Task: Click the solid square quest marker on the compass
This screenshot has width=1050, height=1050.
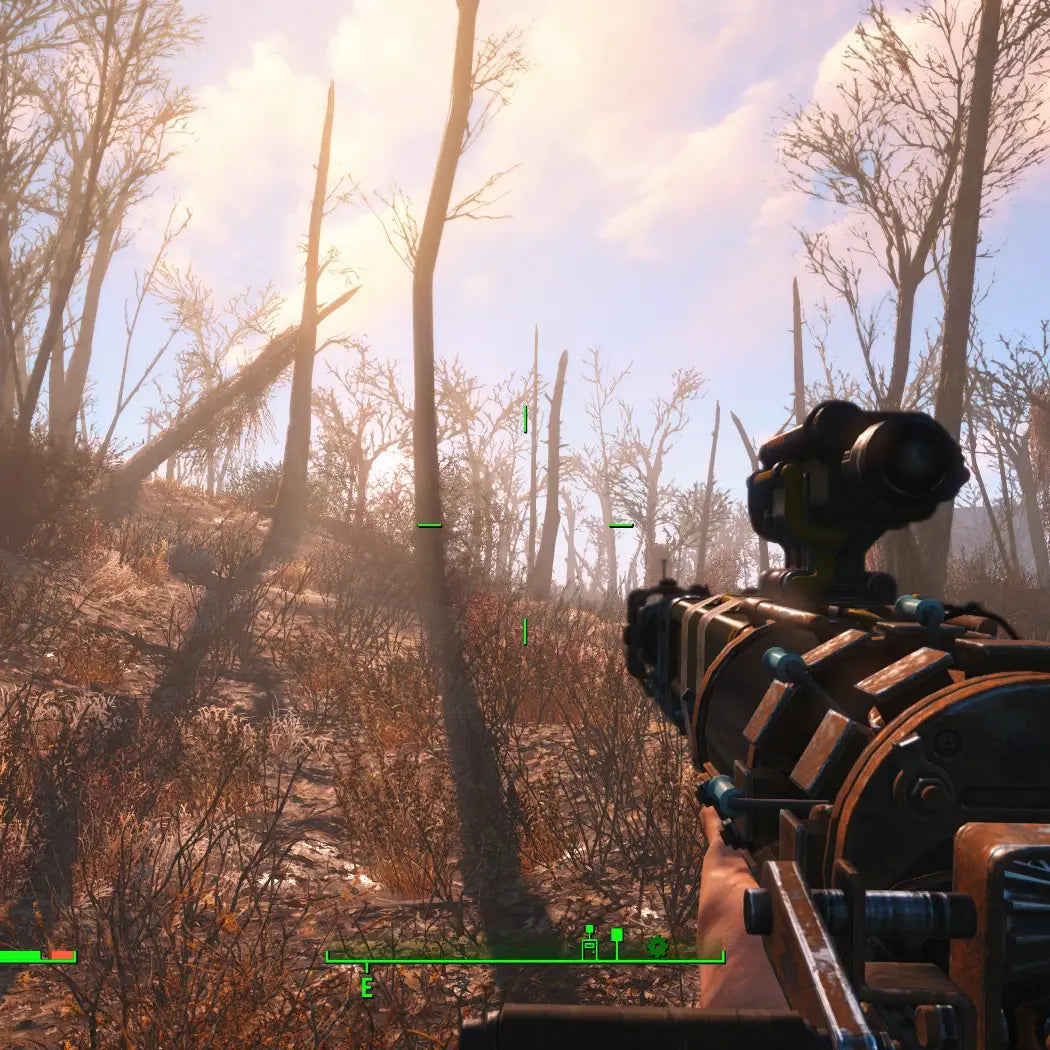Action: point(617,935)
